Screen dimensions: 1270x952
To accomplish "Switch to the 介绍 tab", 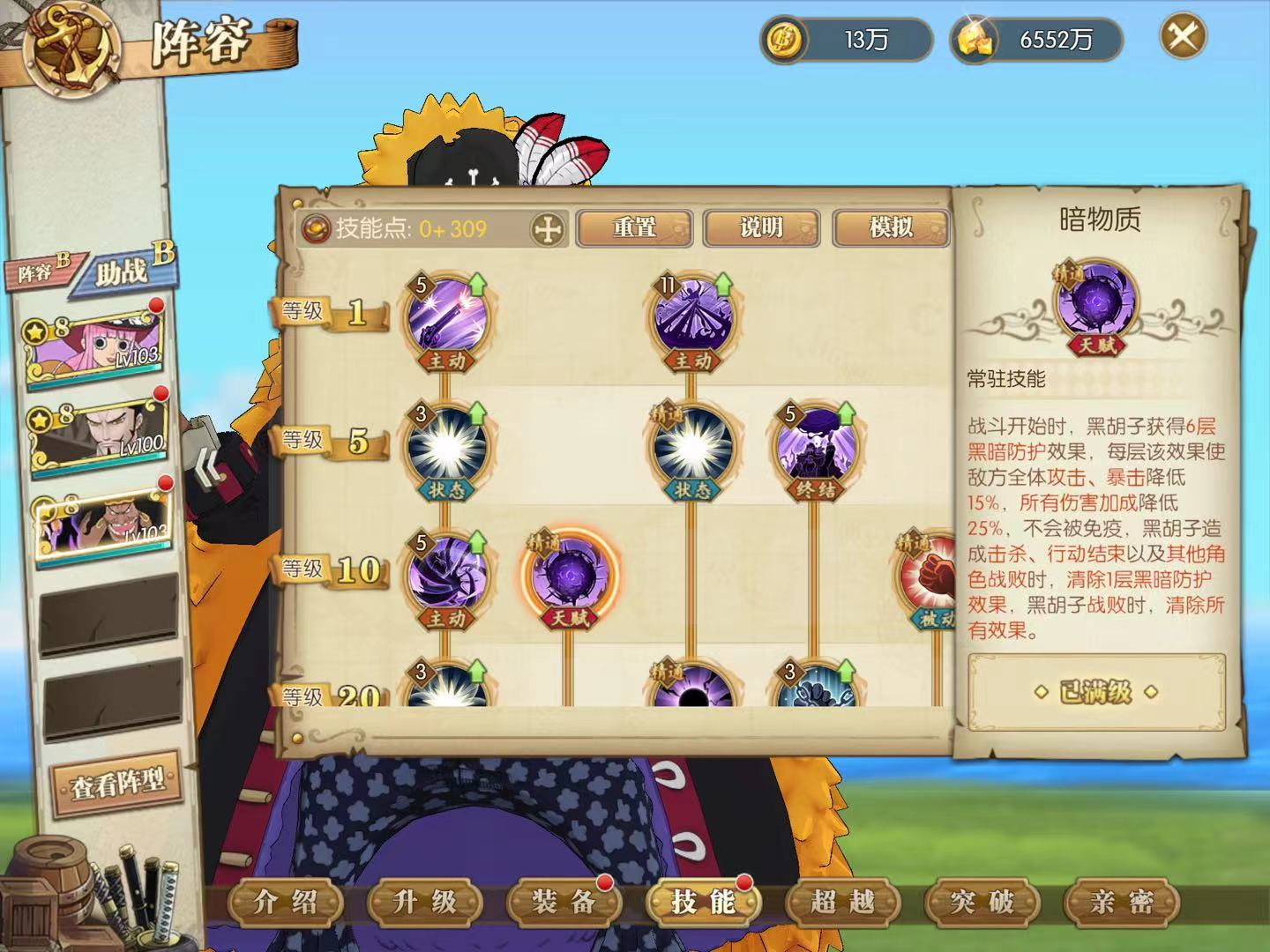I will coord(285,903).
